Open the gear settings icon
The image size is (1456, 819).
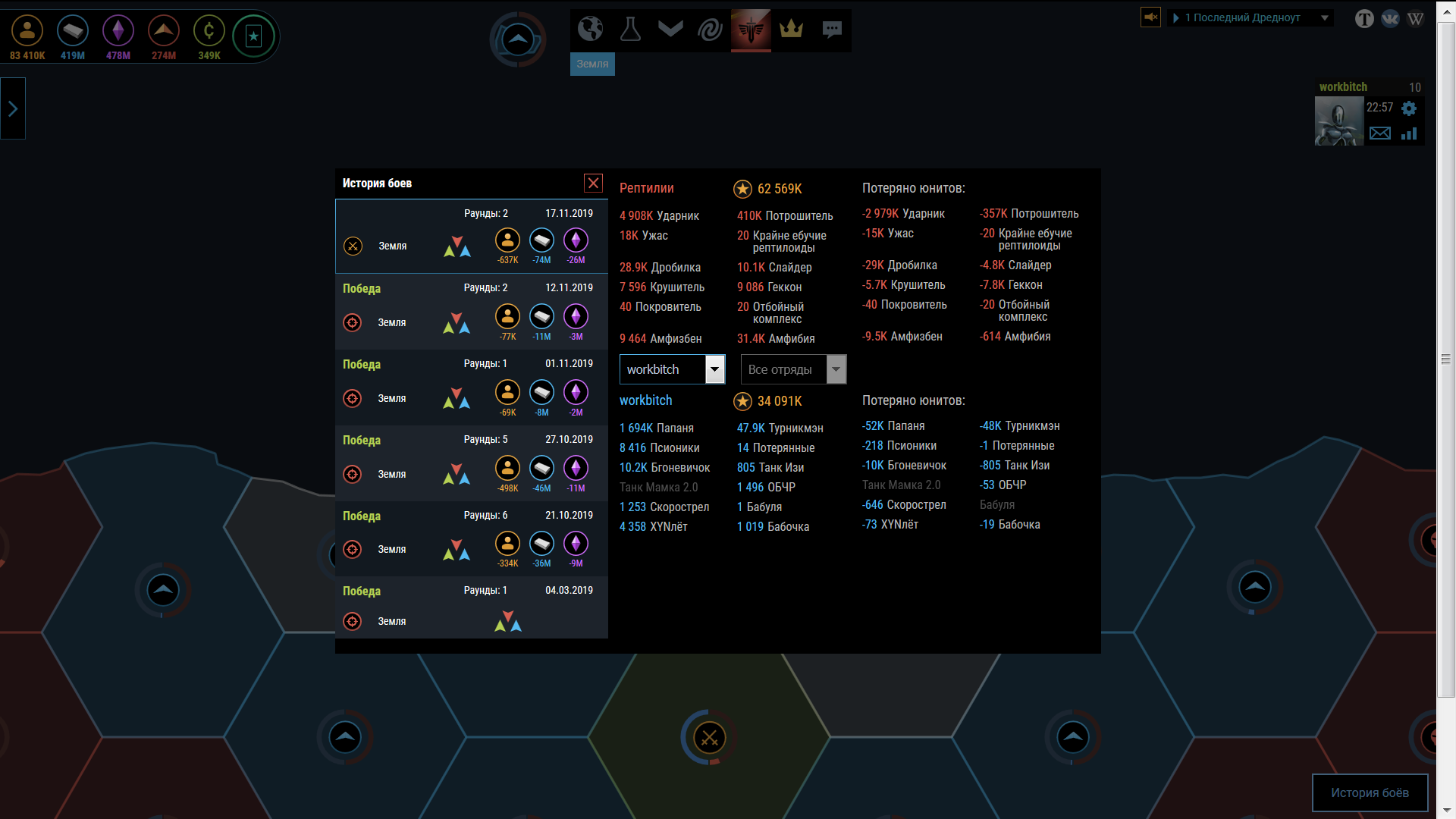coord(1409,108)
